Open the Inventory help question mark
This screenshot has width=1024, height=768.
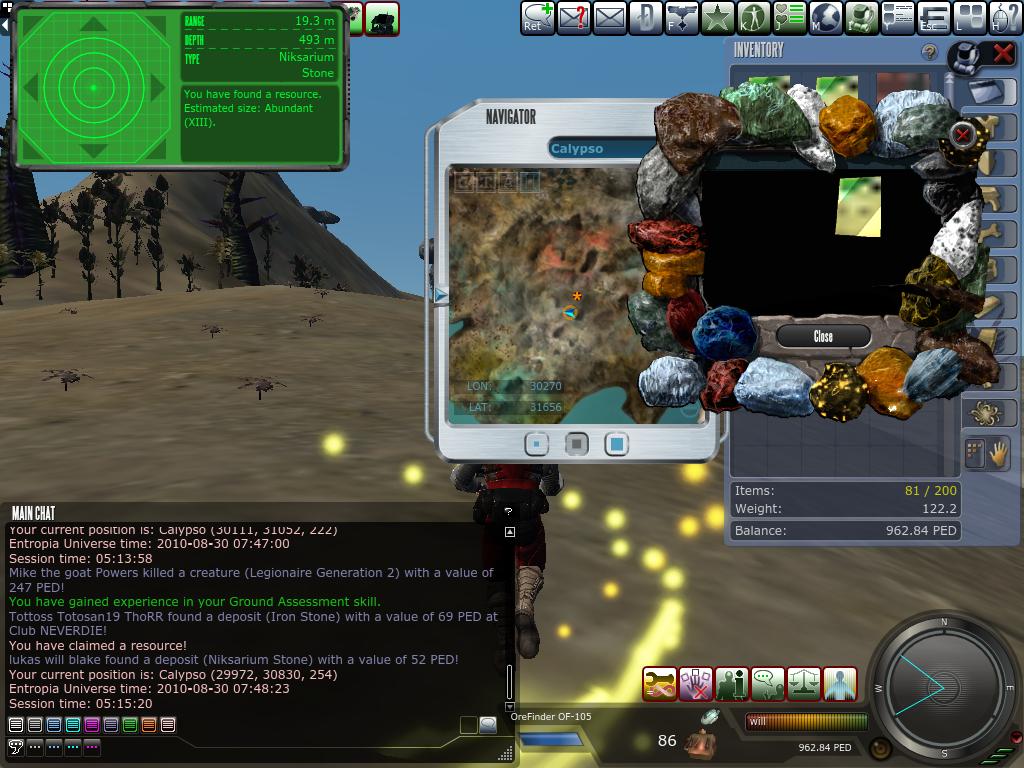point(929,53)
